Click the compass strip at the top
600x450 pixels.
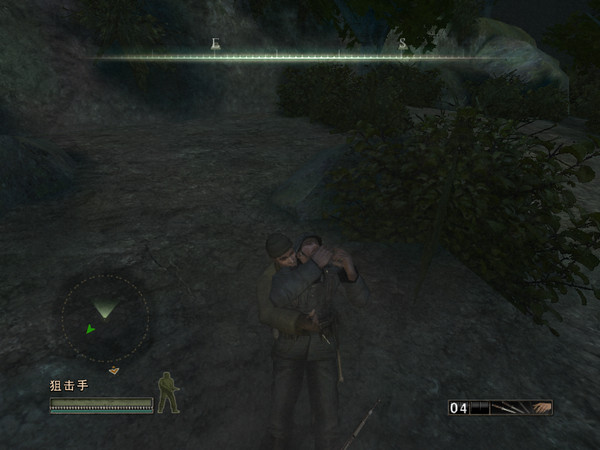click(300, 56)
